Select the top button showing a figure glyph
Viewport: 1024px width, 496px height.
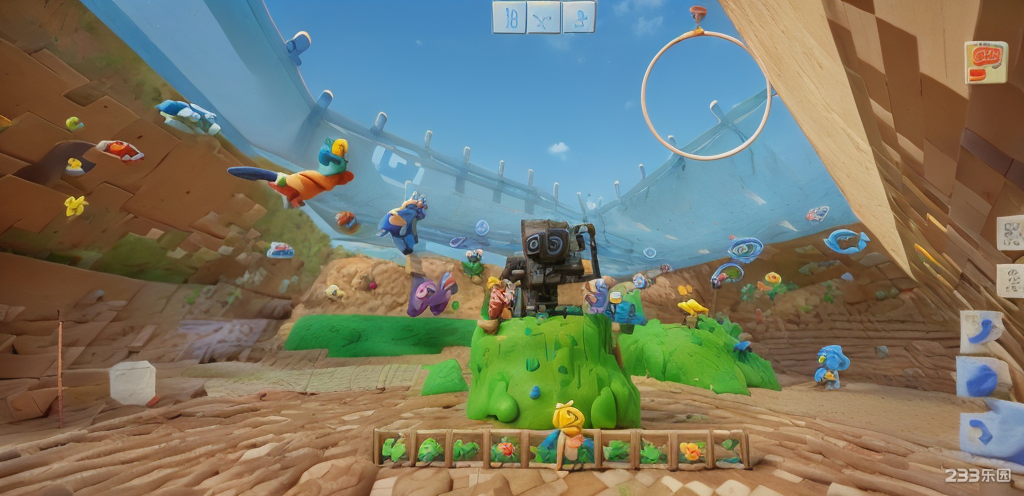[579, 17]
